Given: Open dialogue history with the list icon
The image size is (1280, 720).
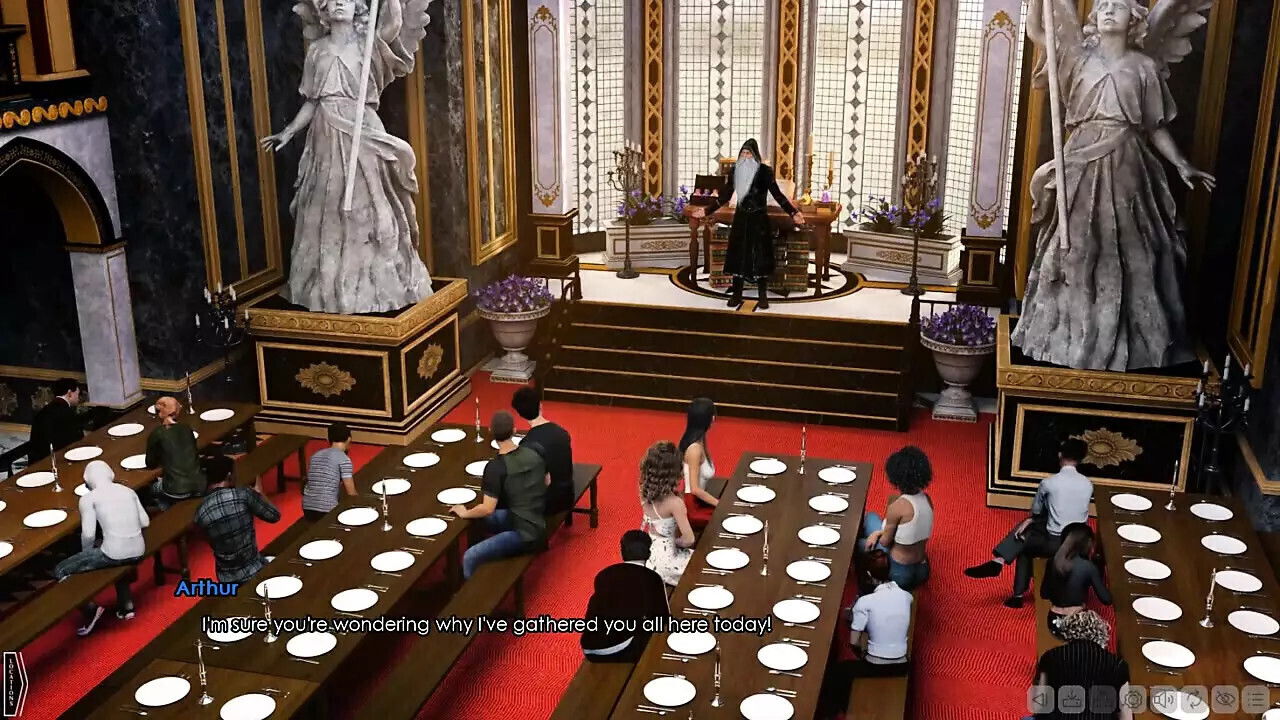Looking at the screenshot, I should tap(1256, 700).
